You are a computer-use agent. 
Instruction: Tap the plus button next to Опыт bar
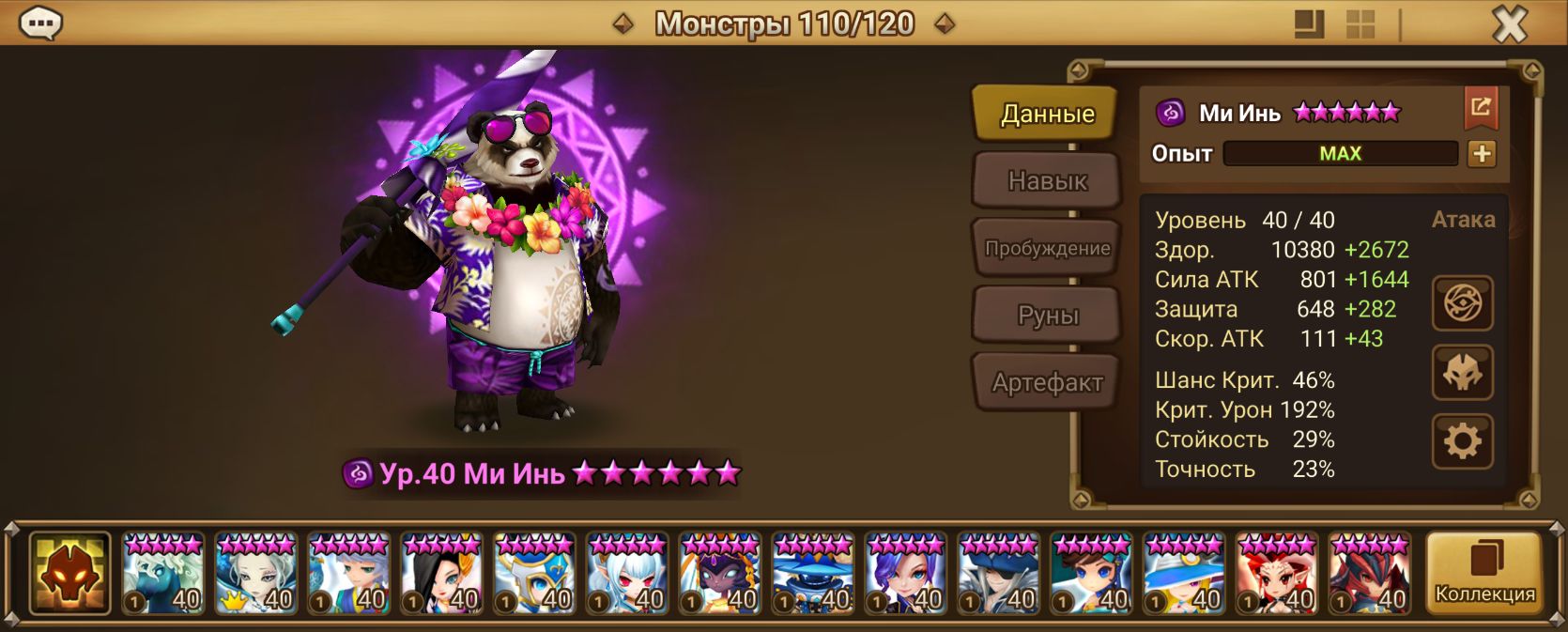[1482, 154]
